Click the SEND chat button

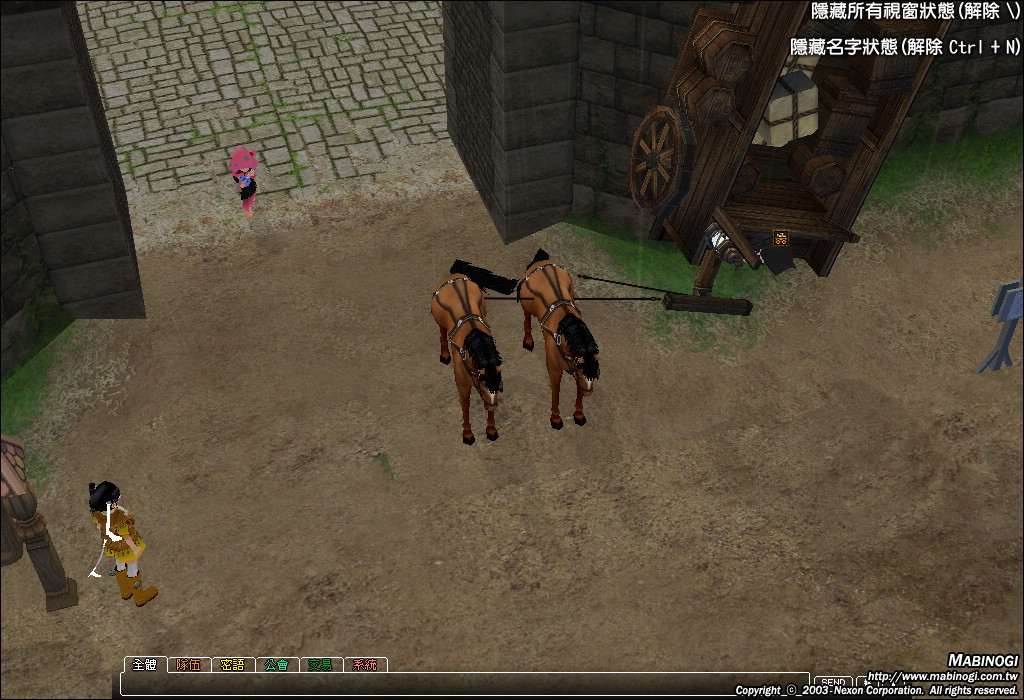point(833,682)
